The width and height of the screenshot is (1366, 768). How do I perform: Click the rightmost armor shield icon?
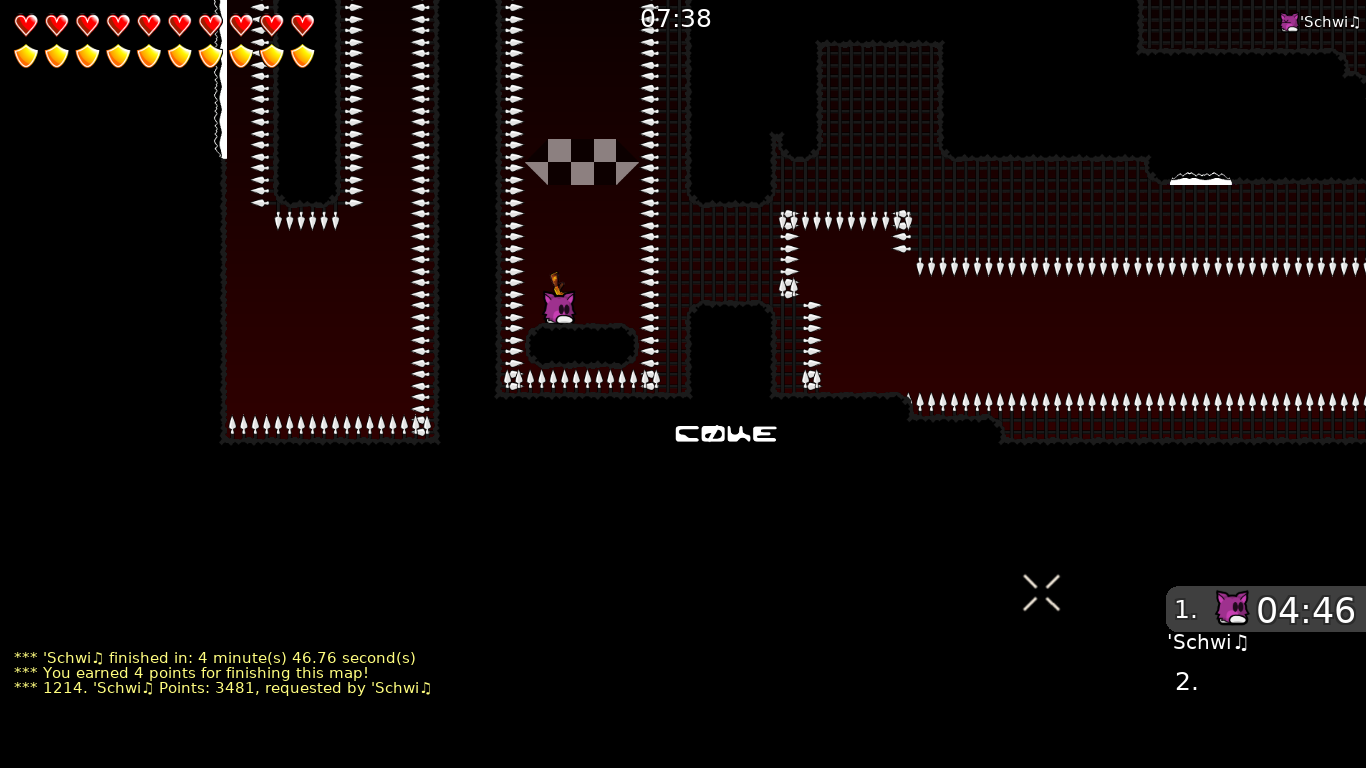click(302, 56)
